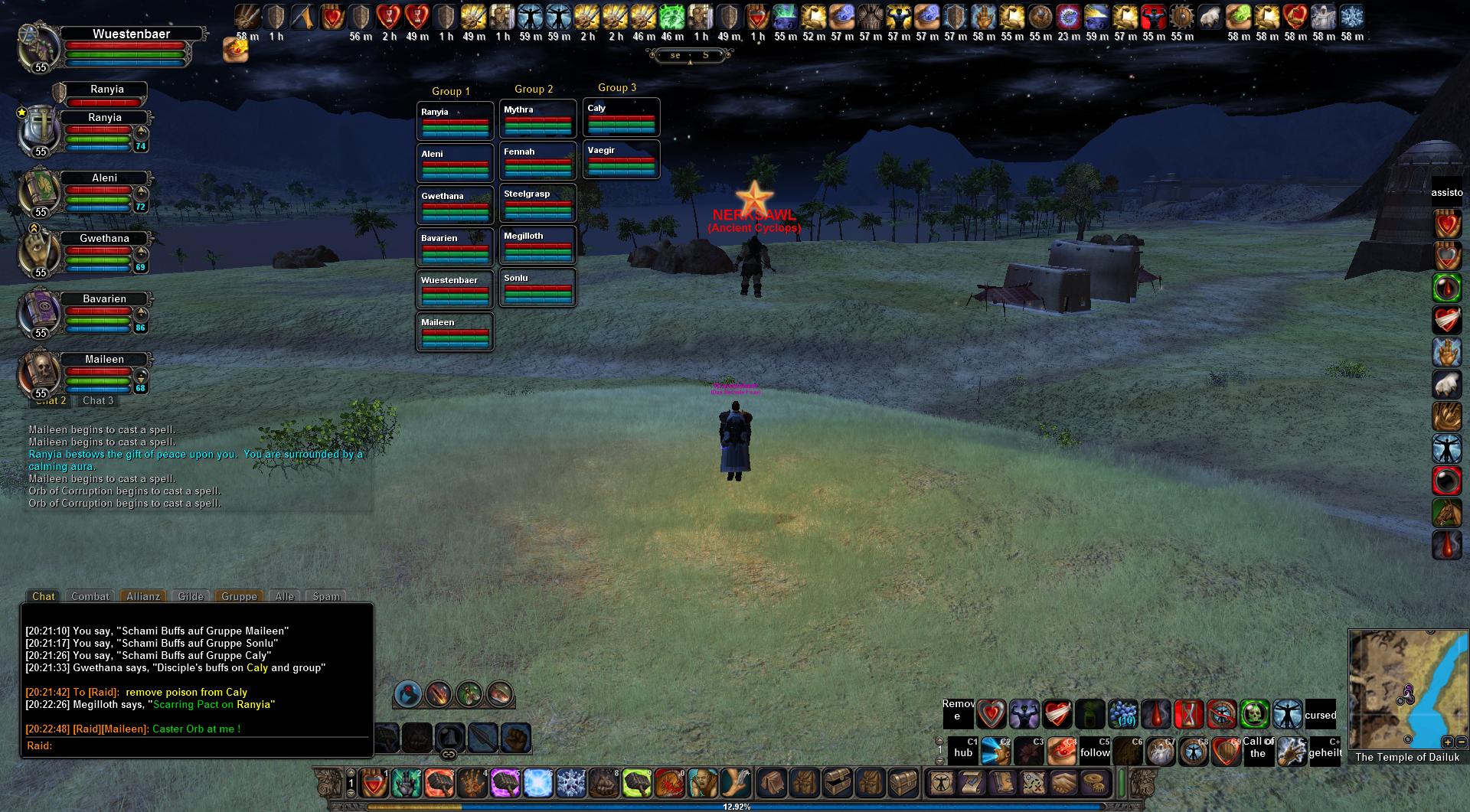Image resolution: width=1470 pixels, height=812 pixels.
Task: Zoom out on the minimap
Action: point(1461,742)
